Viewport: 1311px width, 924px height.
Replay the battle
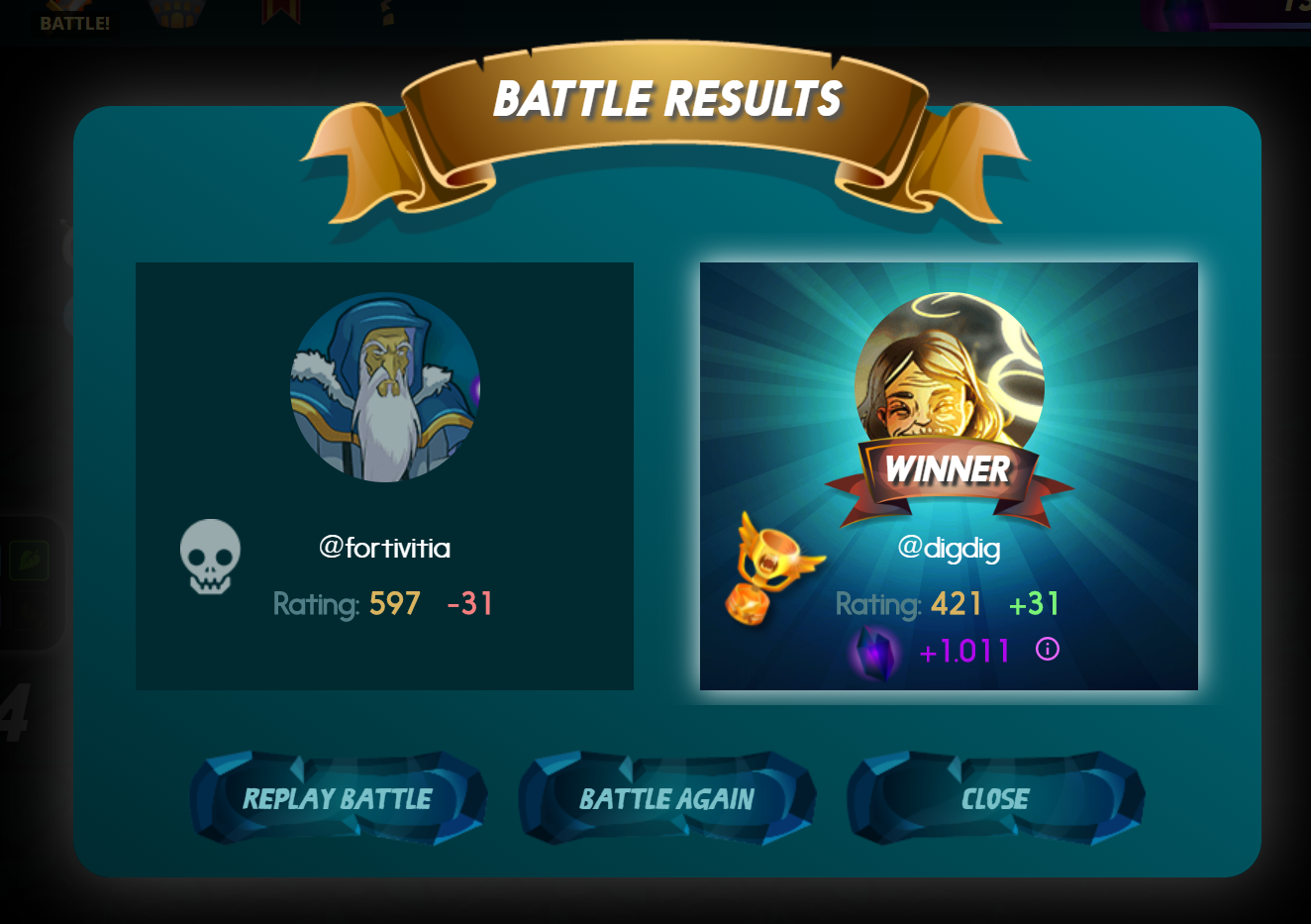click(x=338, y=798)
